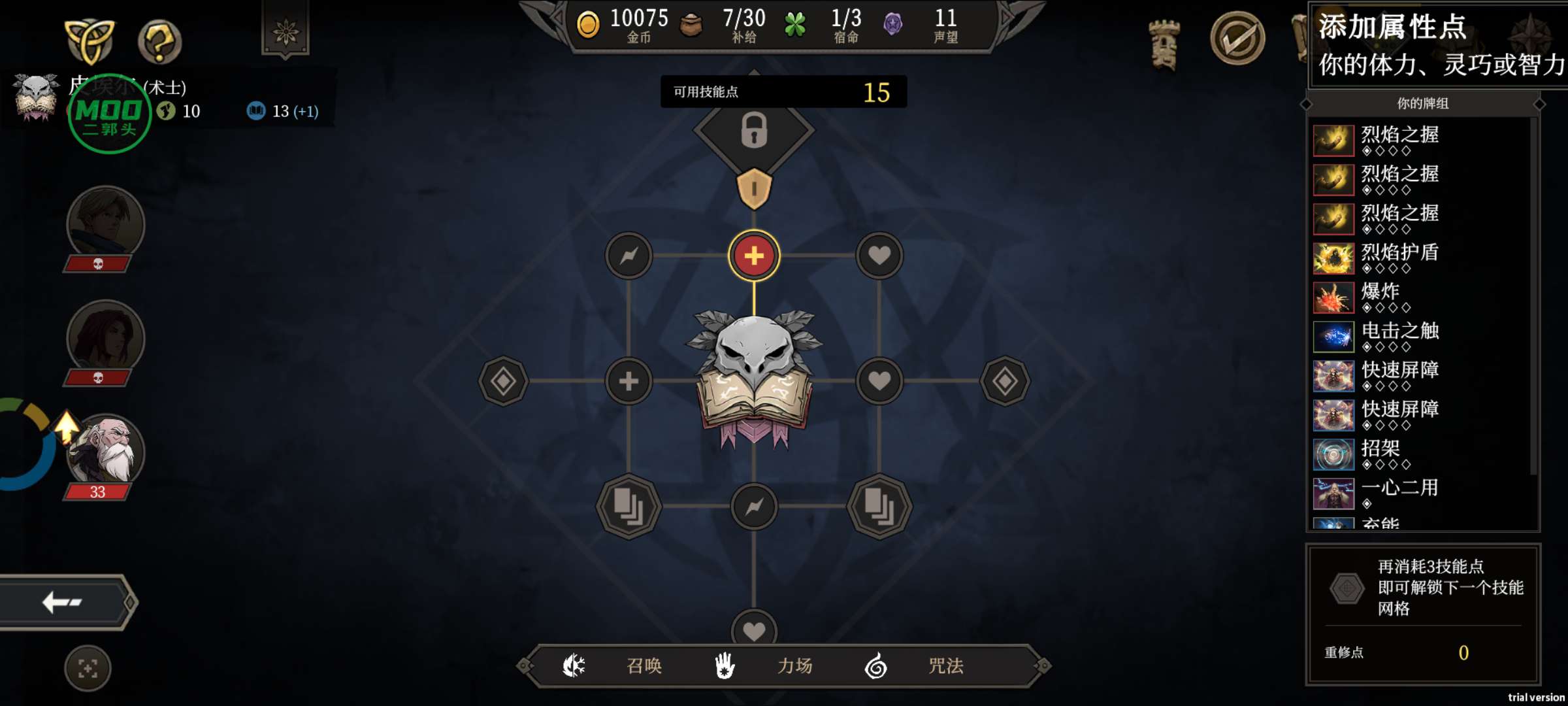View the 爆炸 explosion card entry
This screenshot has height=706, width=1568.
click(x=1379, y=297)
